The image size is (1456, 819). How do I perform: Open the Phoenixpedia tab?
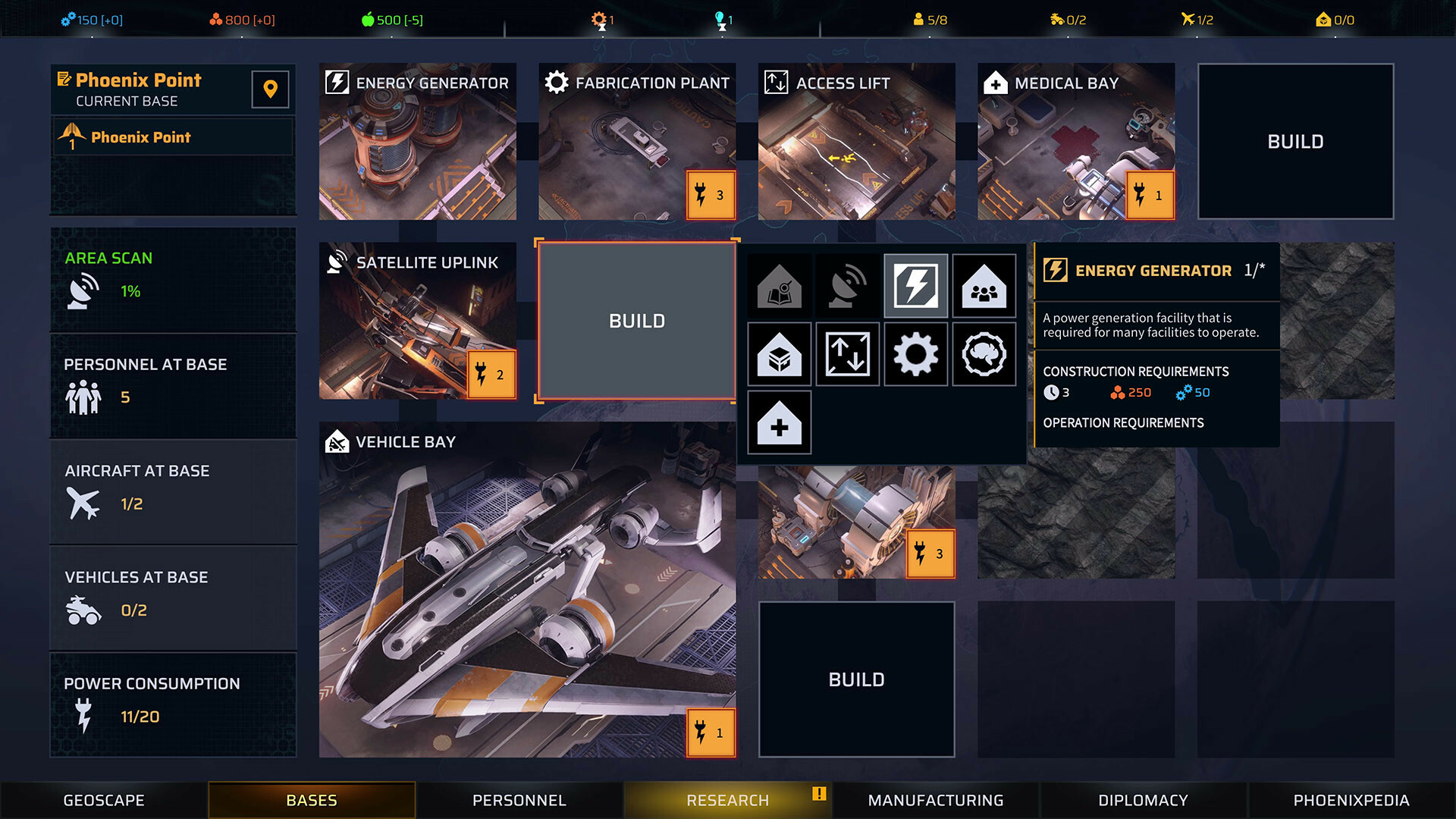click(x=1343, y=799)
